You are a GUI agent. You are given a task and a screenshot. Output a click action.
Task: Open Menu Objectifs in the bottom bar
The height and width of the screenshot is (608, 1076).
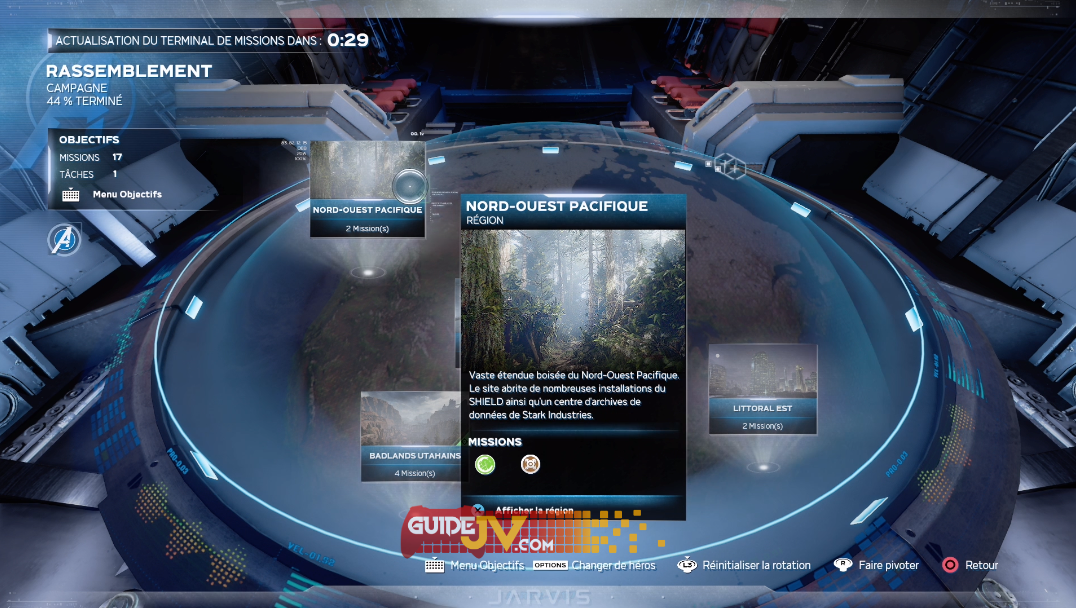pyautogui.click(x=486, y=565)
